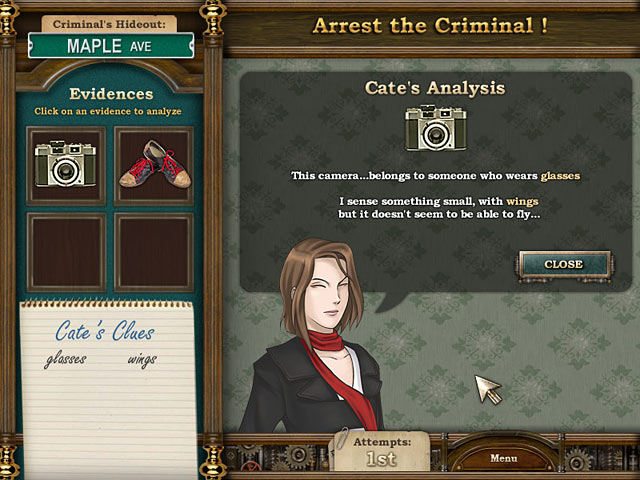The width and height of the screenshot is (640, 480).
Task: Close Cate's Analysis dialog
Action: click(563, 264)
